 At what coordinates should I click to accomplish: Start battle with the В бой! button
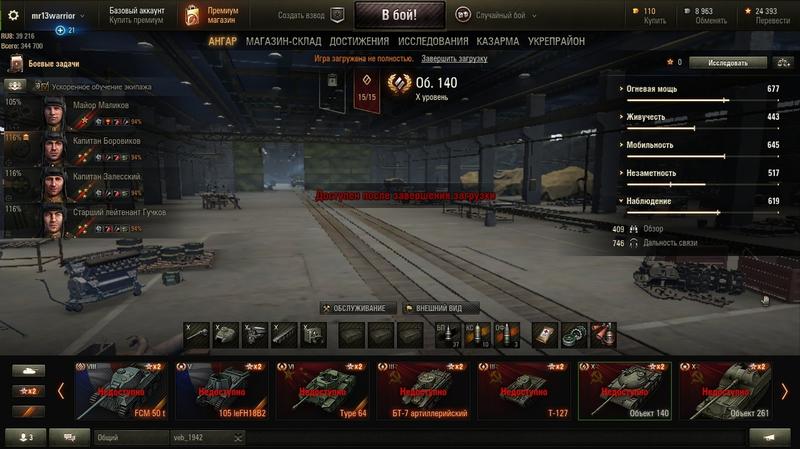[x=397, y=15]
